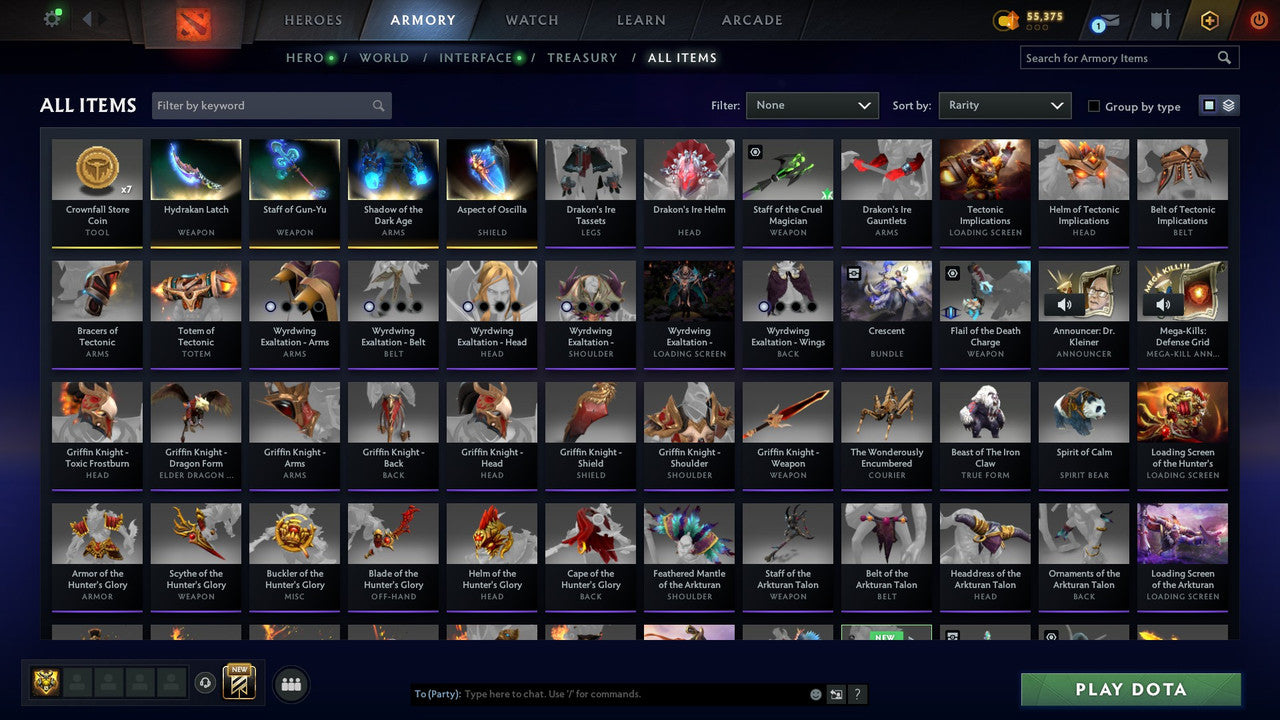
Task: Enable the Group by type checkbox
Action: pyautogui.click(x=1094, y=106)
